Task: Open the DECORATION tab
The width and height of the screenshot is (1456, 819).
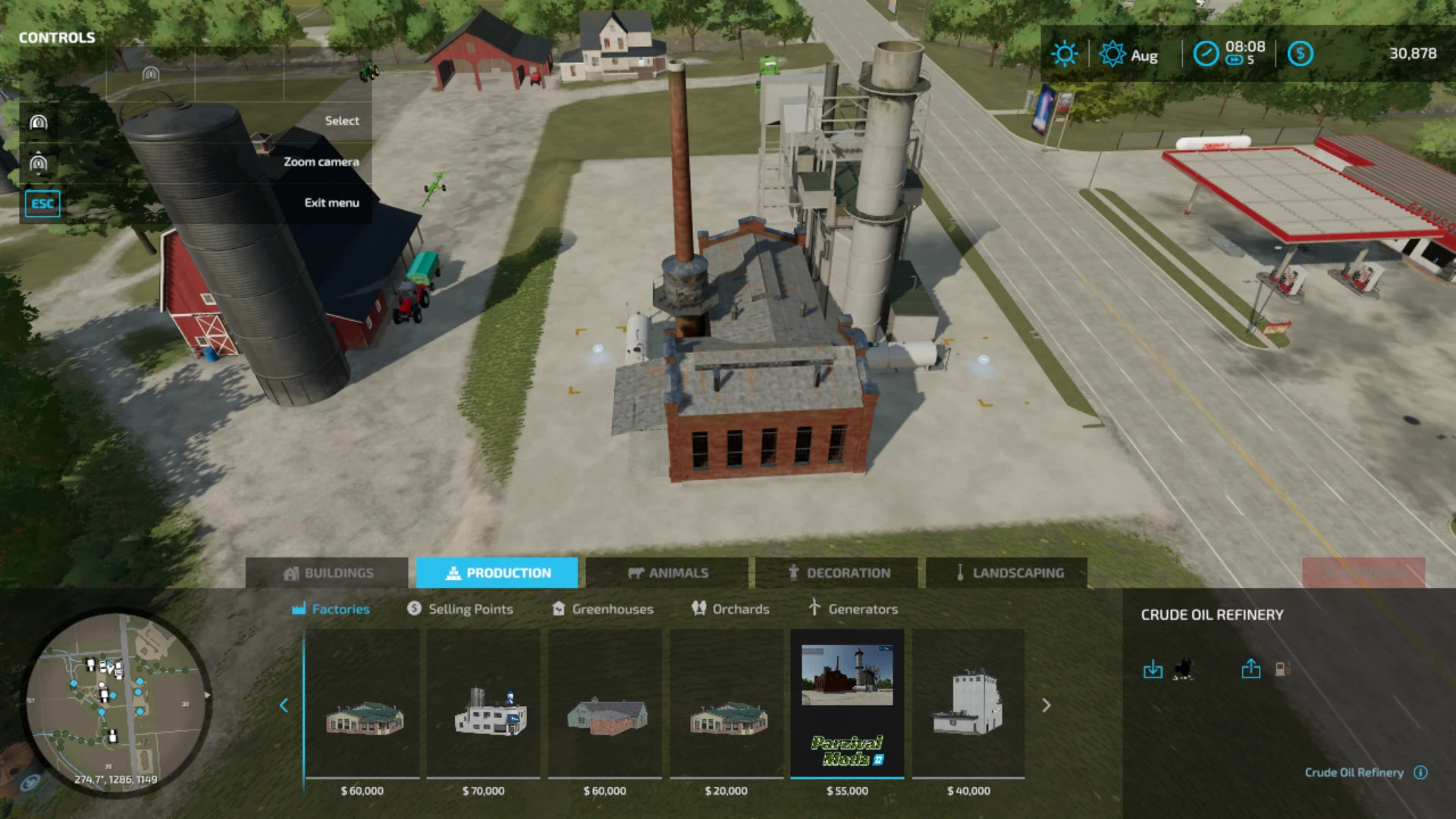Action: (x=840, y=573)
